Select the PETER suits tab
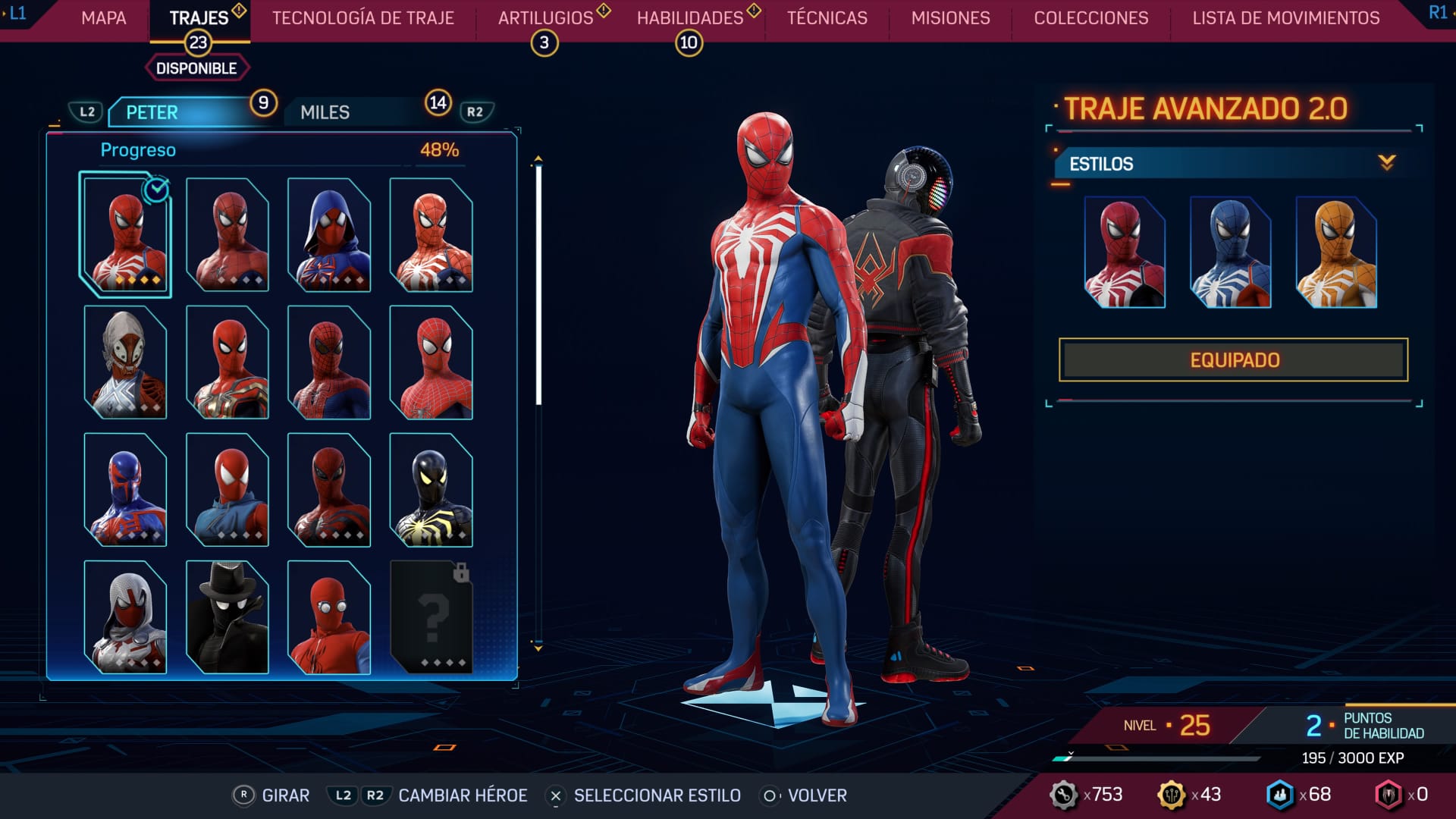 (182, 112)
